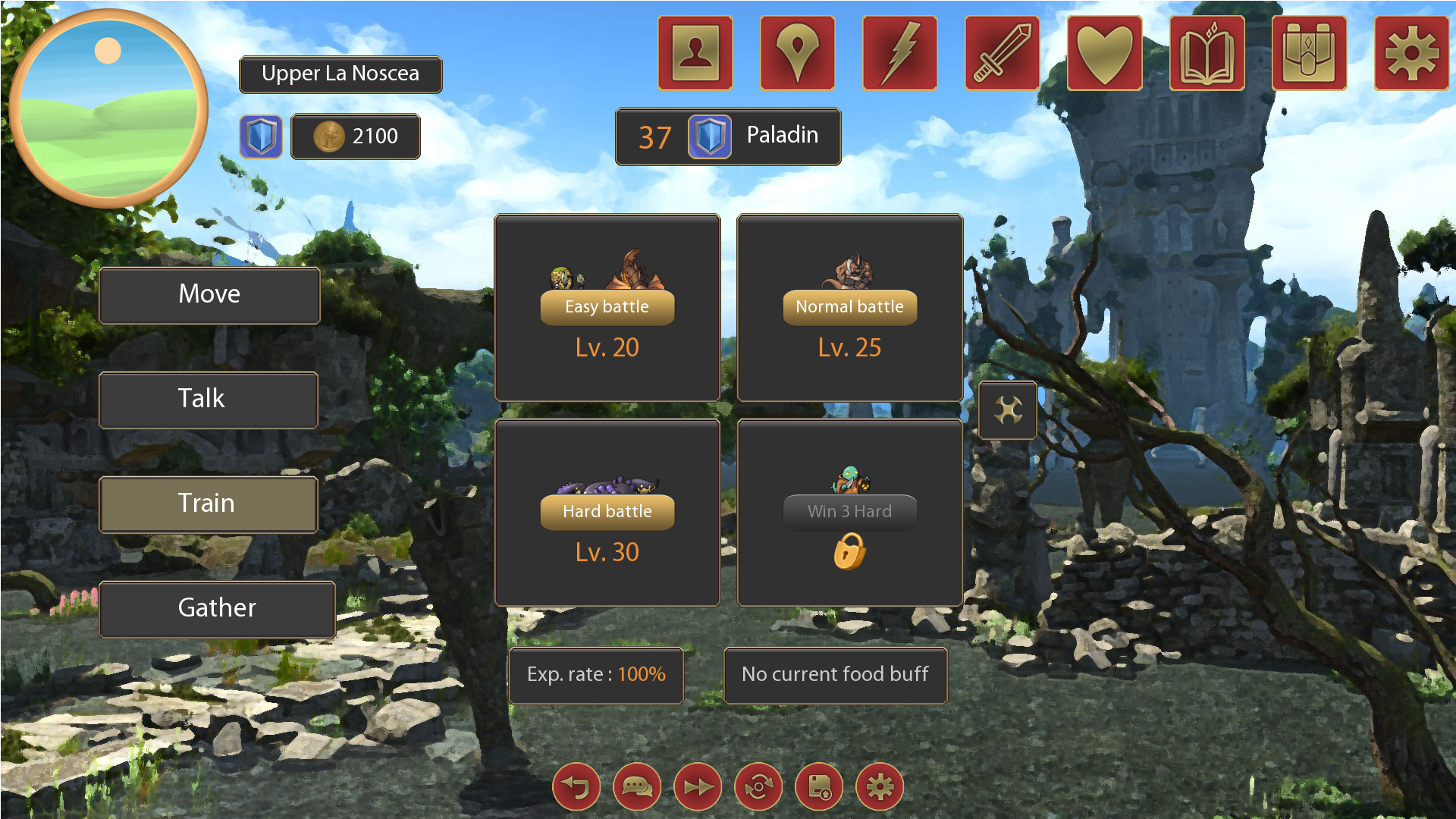Start the Hard battle Lv. 30
The image size is (1456, 819).
(x=607, y=512)
